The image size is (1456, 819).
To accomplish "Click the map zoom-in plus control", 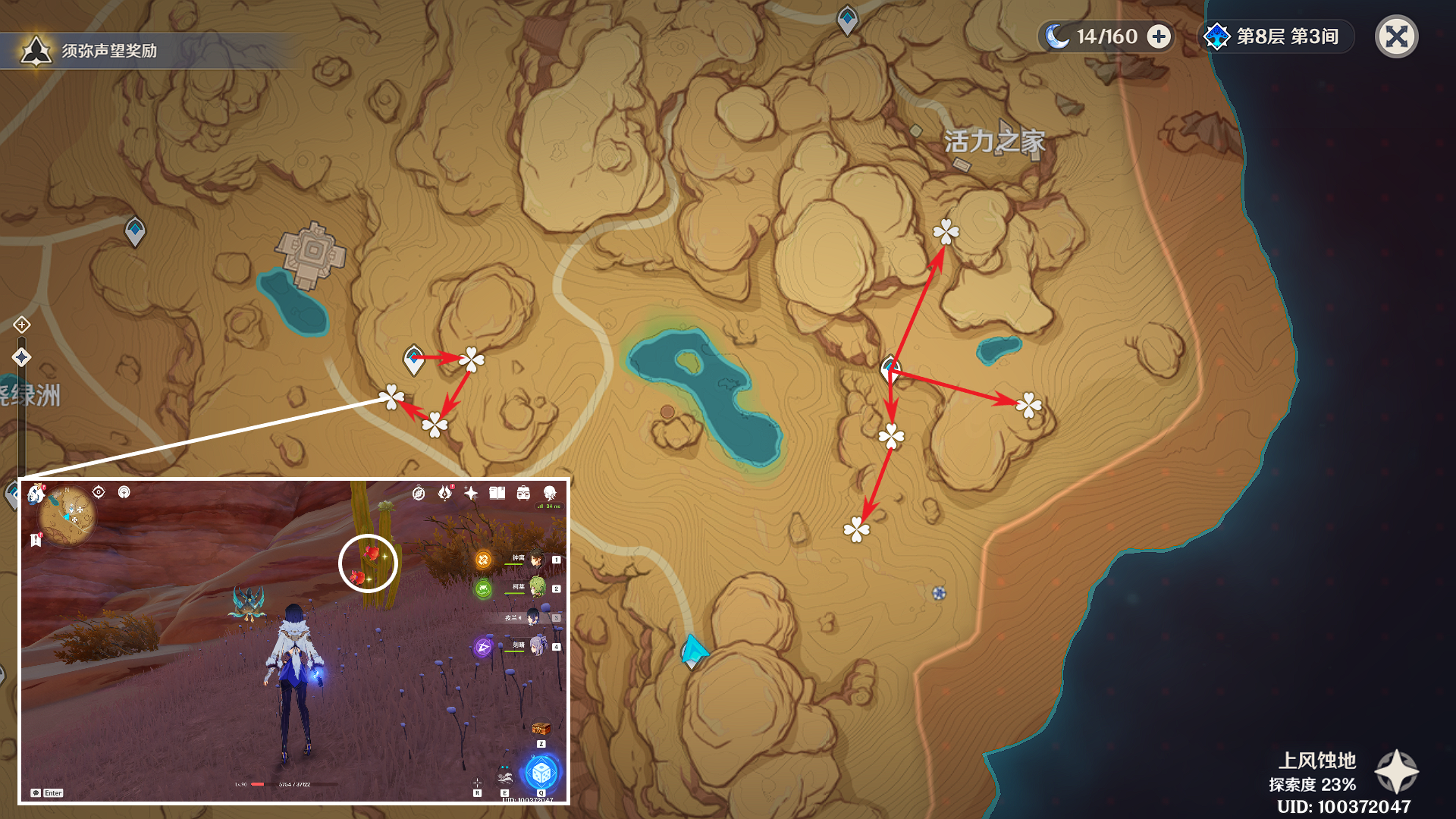I will 21,325.
